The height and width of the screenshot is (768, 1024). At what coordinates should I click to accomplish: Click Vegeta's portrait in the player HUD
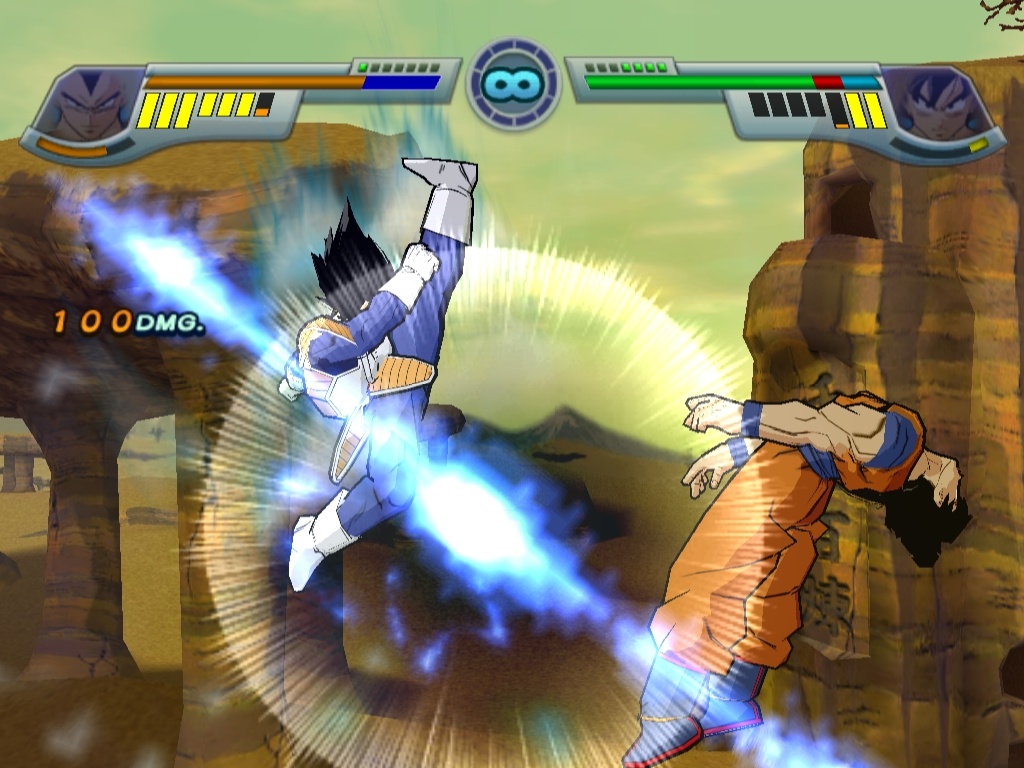coord(87,106)
